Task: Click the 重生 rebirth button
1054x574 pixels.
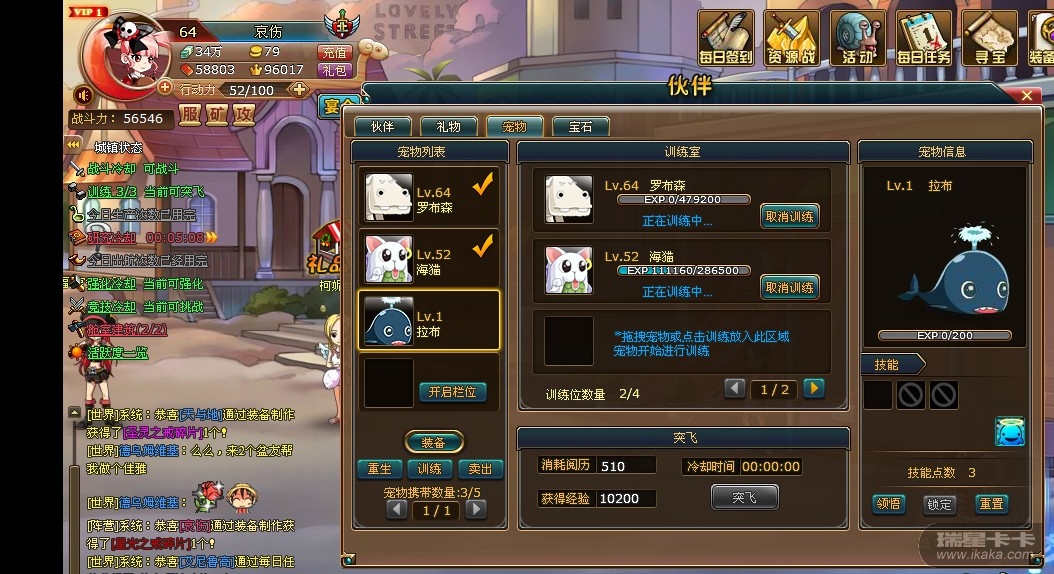Action: 379,469
